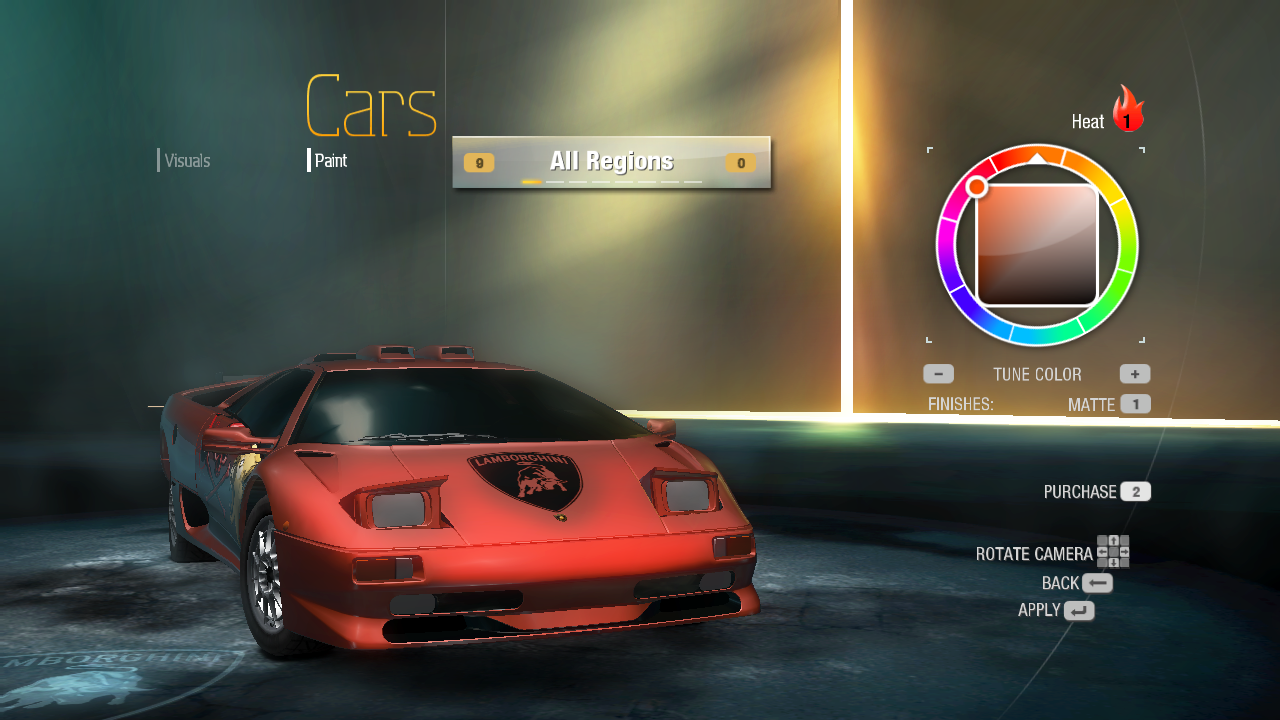Select the Paint tab

pos(330,161)
